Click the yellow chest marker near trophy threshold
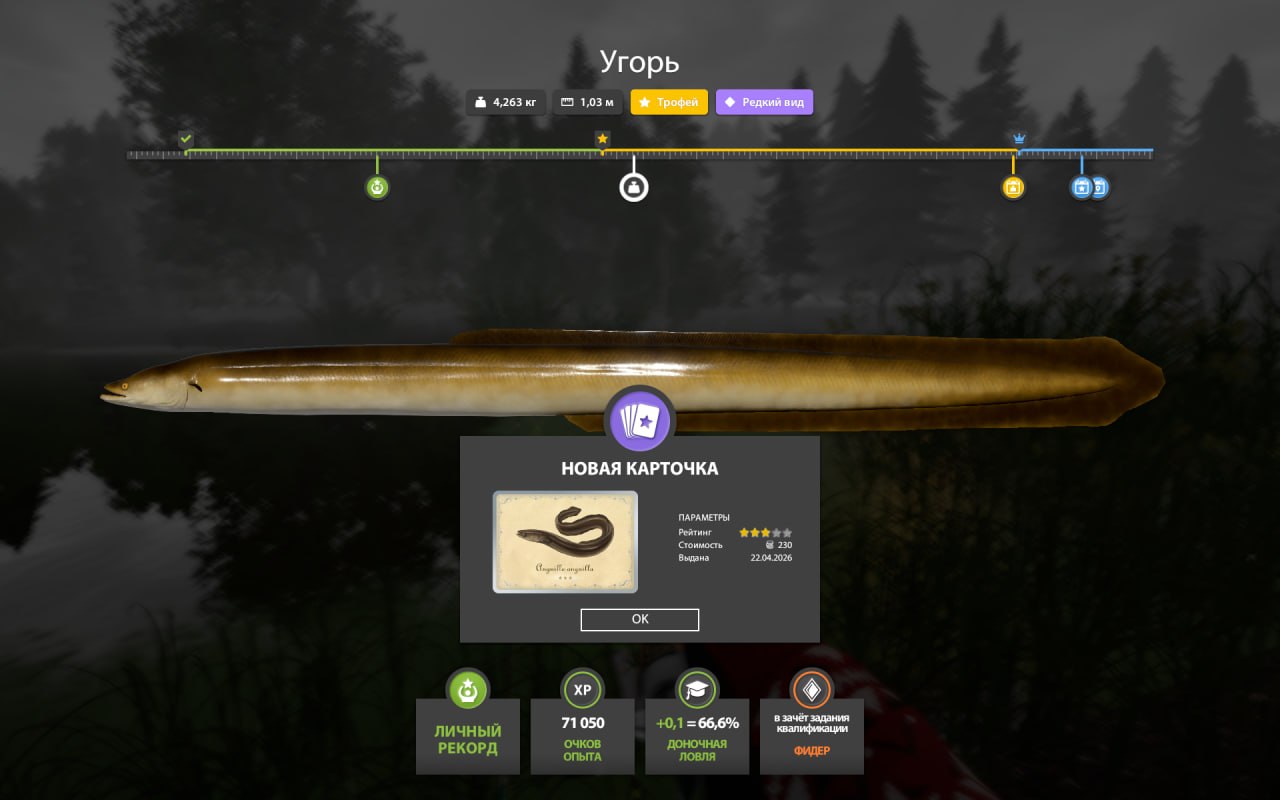The width and height of the screenshot is (1280, 800). [x=1012, y=187]
